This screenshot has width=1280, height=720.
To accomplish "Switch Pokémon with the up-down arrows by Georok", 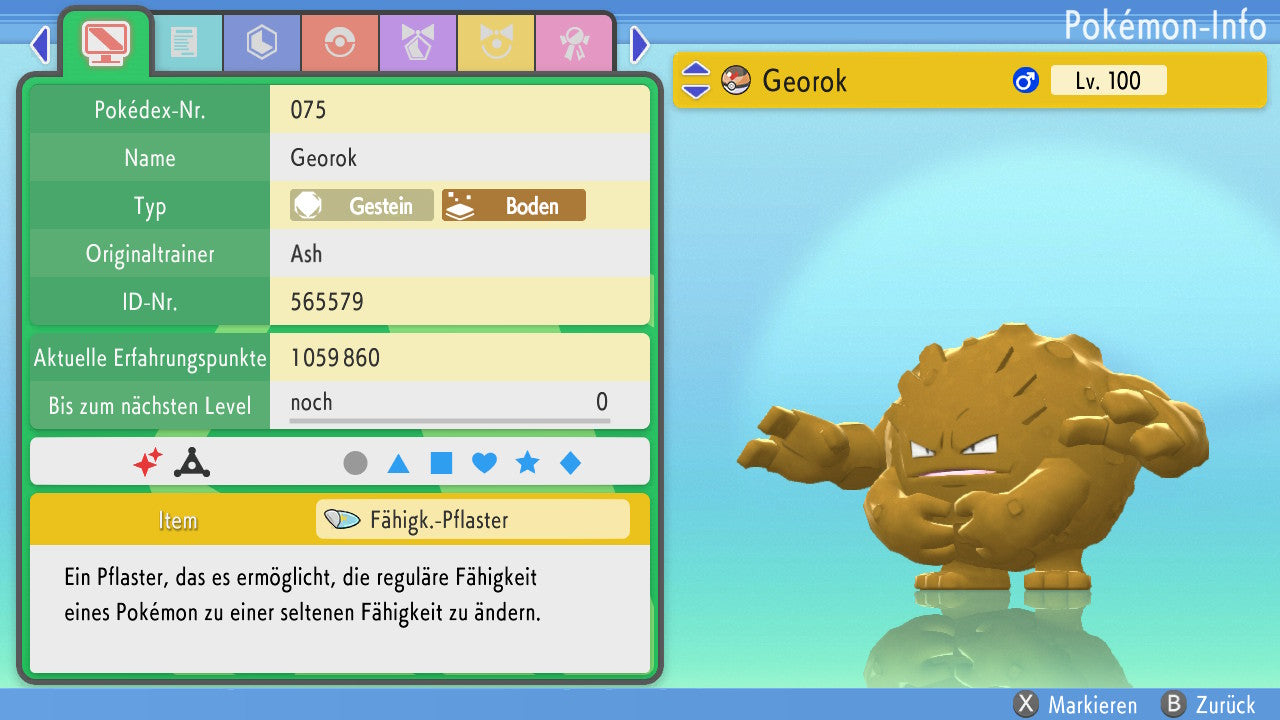I will tap(696, 81).
